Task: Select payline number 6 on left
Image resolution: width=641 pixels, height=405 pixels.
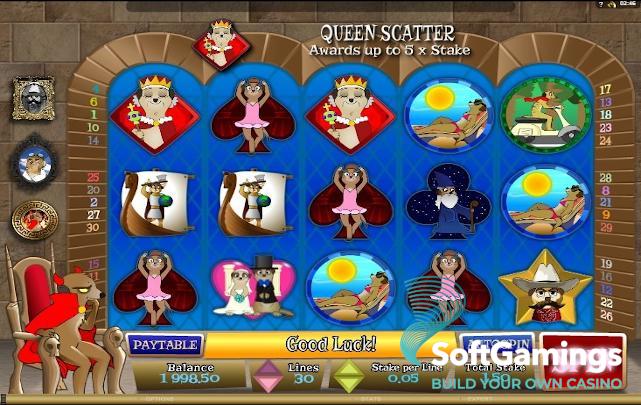Action: (x=94, y=100)
